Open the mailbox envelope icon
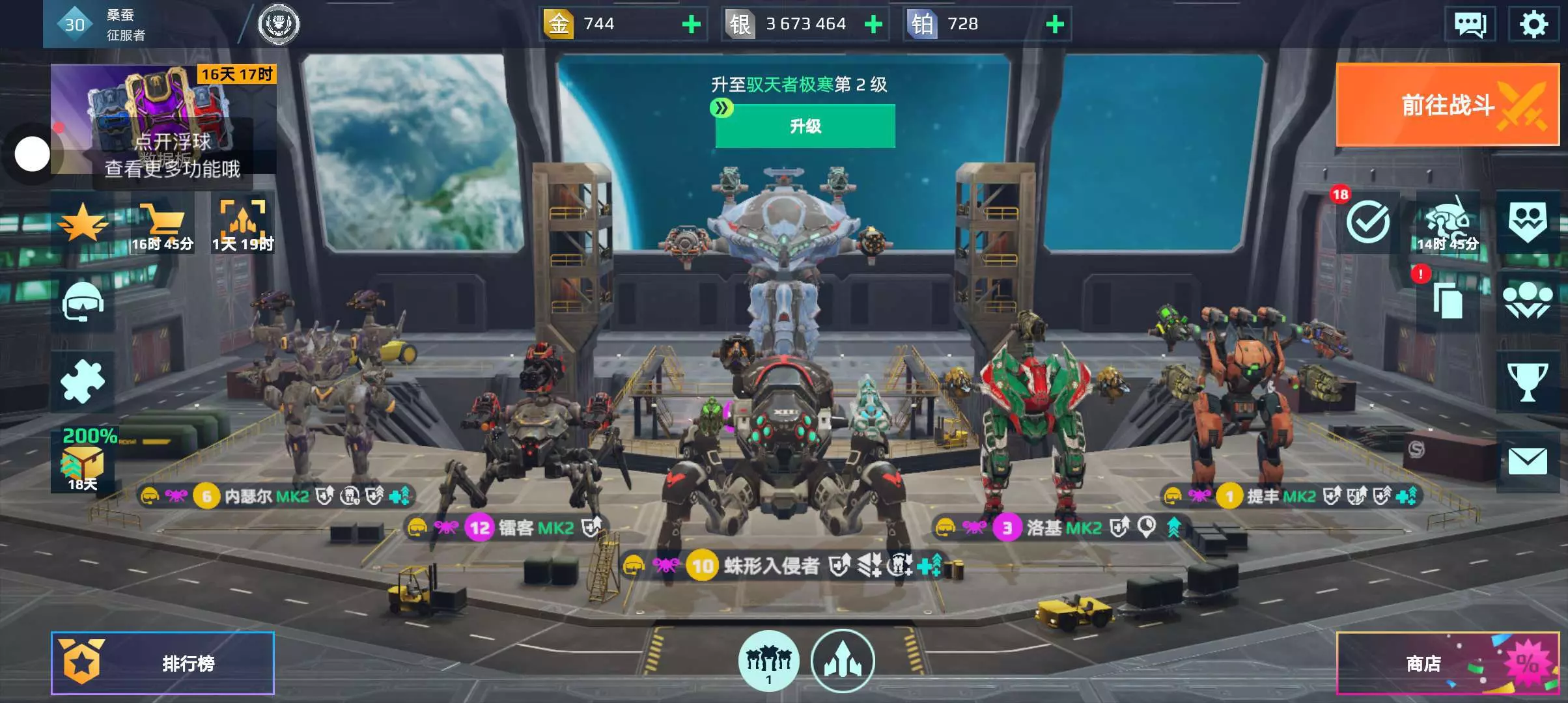 [1528, 462]
